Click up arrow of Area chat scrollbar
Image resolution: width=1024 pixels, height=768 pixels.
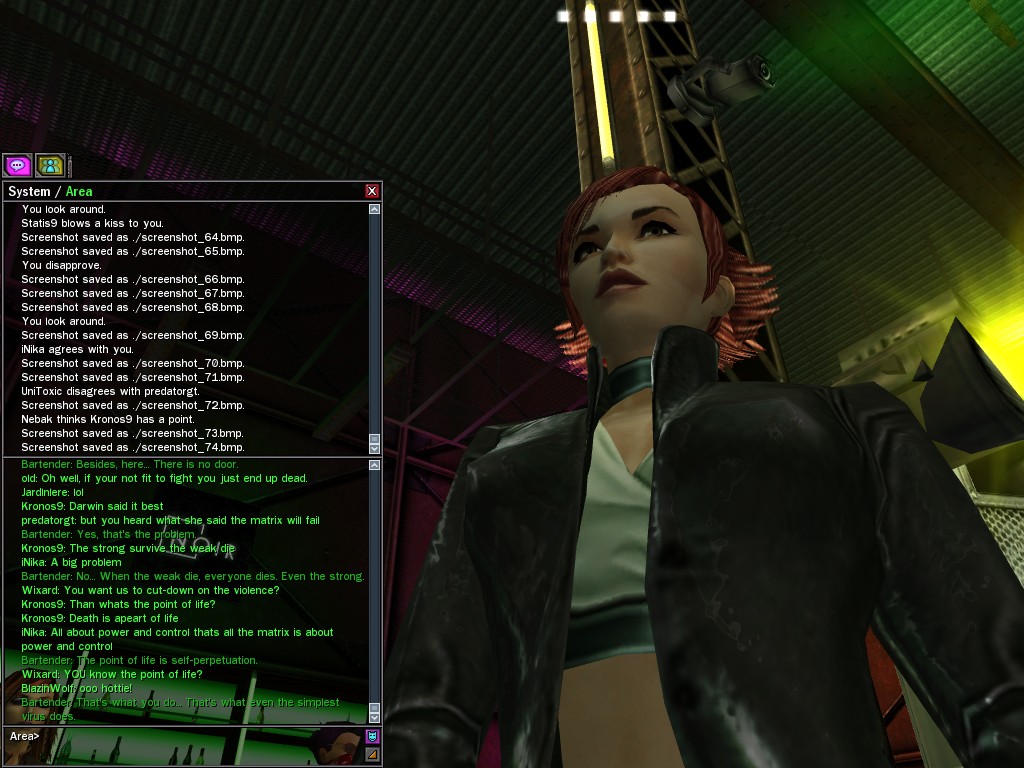tap(375, 465)
